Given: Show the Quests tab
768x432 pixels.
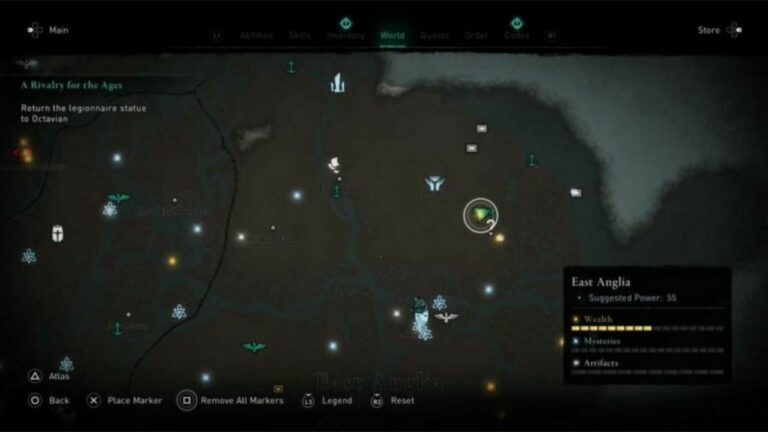Looking at the screenshot, I should point(434,36).
